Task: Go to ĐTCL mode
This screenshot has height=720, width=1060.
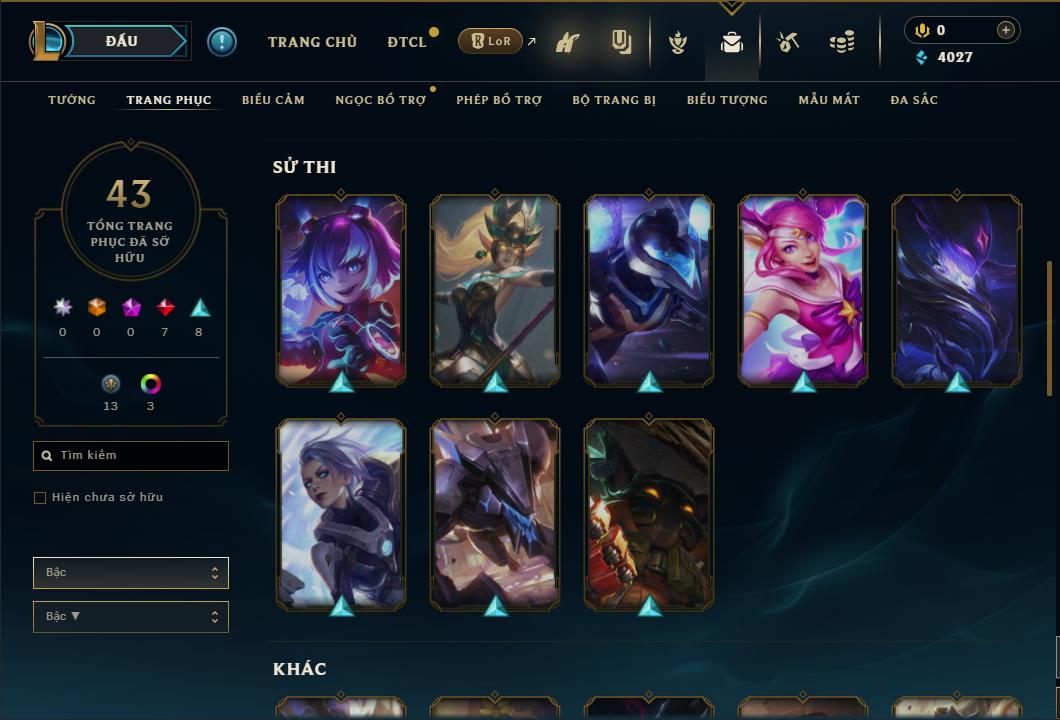Action: [407, 42]
